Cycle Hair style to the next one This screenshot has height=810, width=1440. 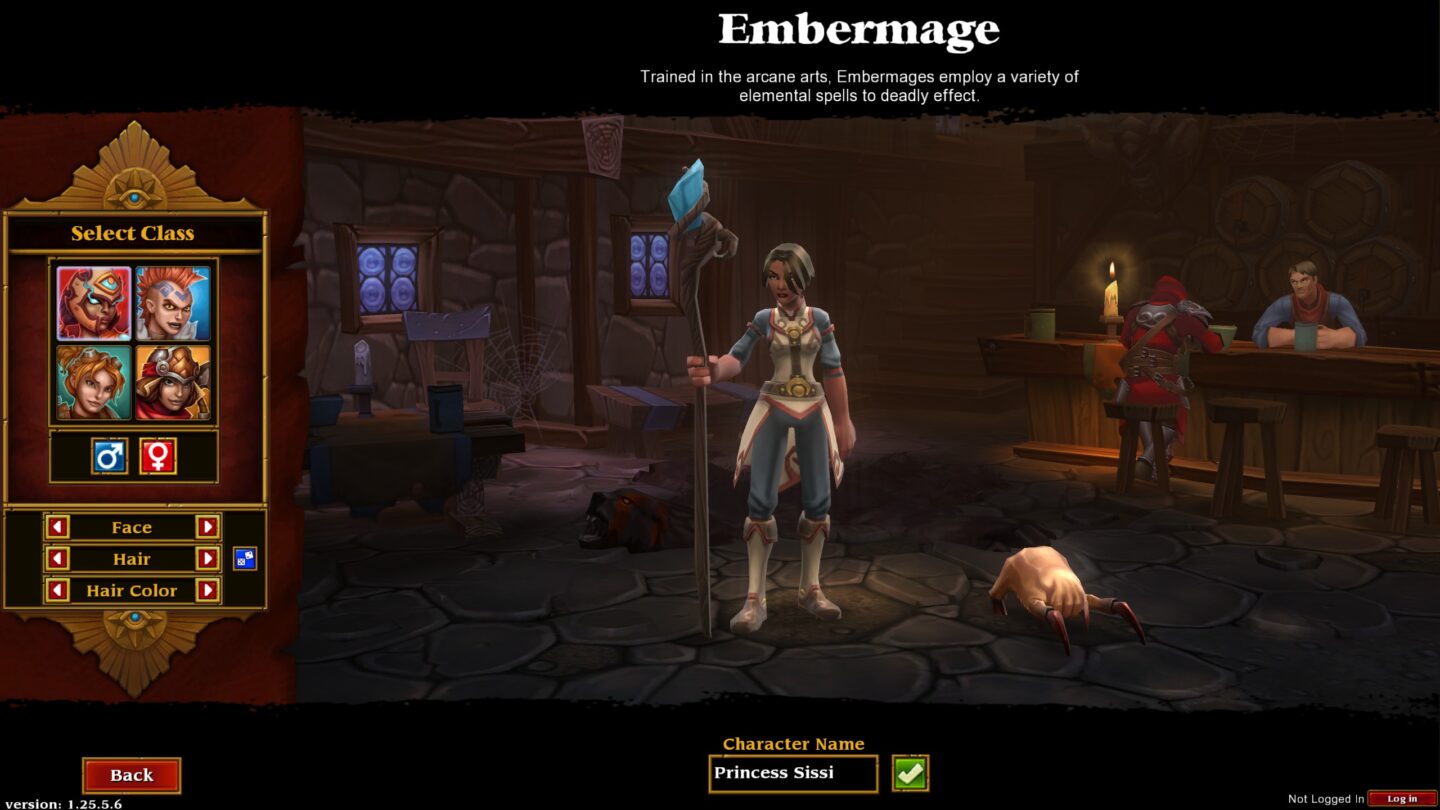tap(207, 559)
